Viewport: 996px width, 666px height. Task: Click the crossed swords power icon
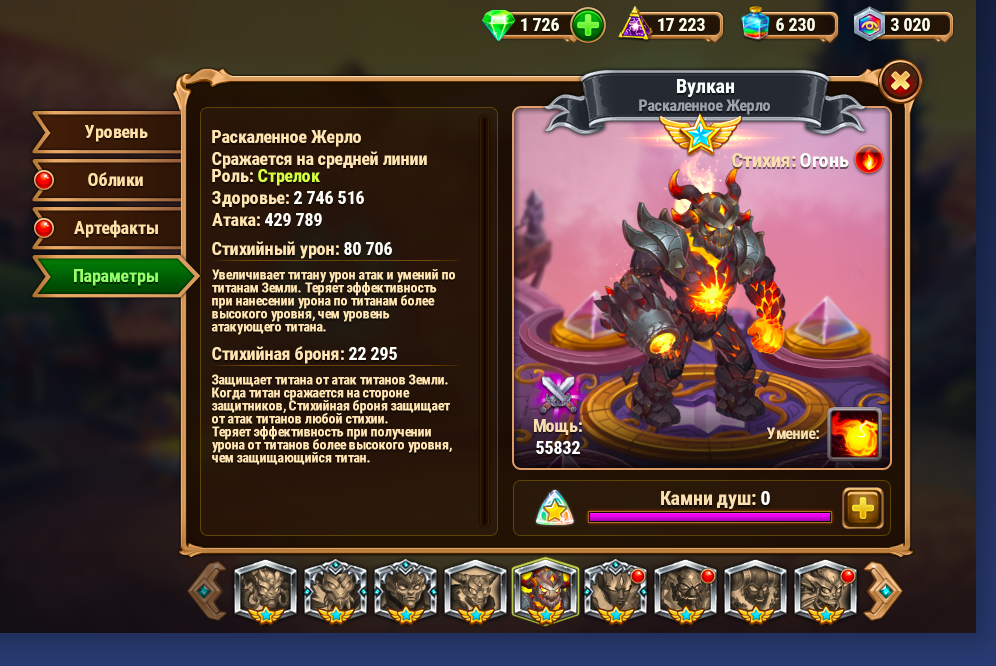pos(556,395)
